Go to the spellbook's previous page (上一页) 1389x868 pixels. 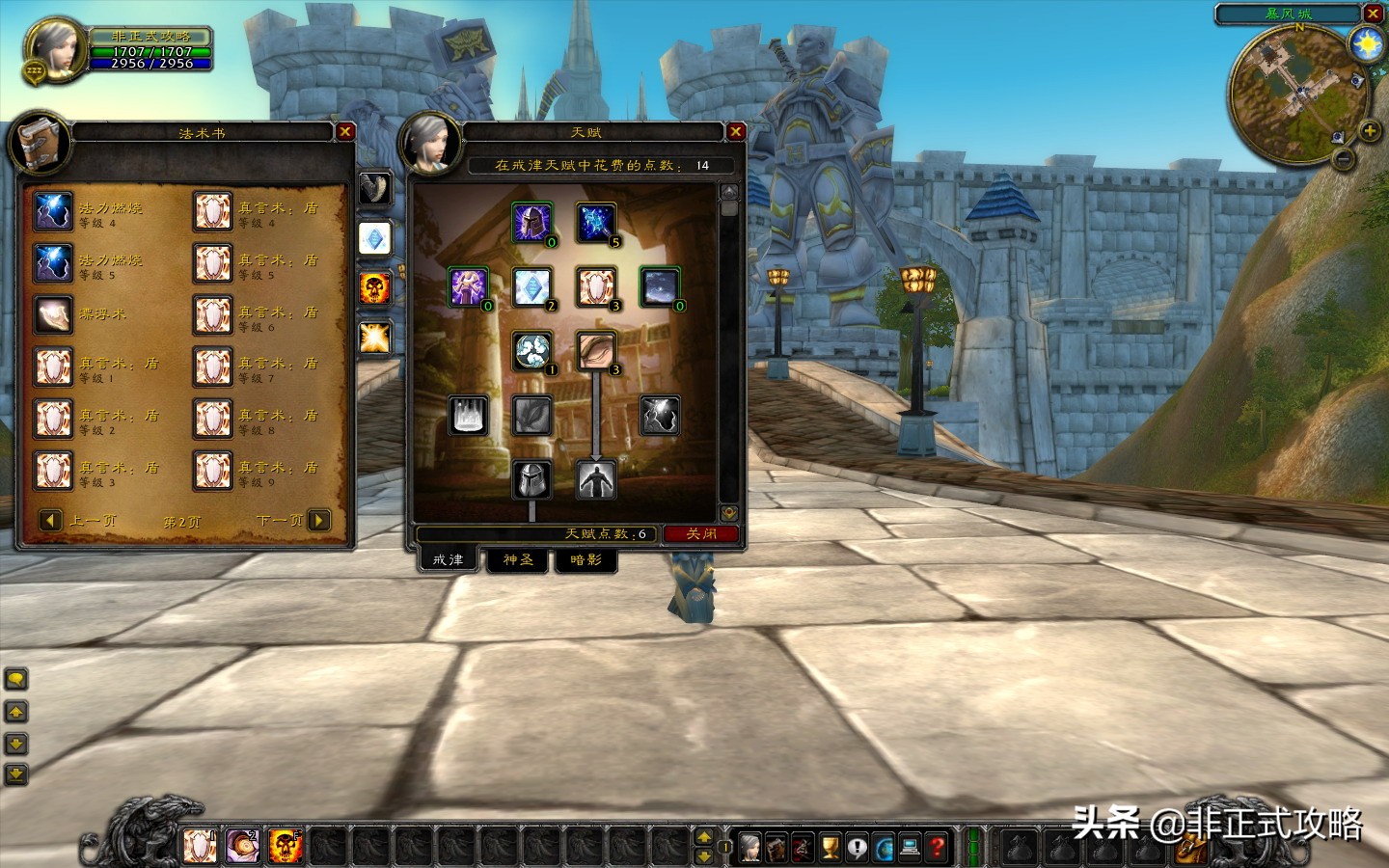coord(51,520)
